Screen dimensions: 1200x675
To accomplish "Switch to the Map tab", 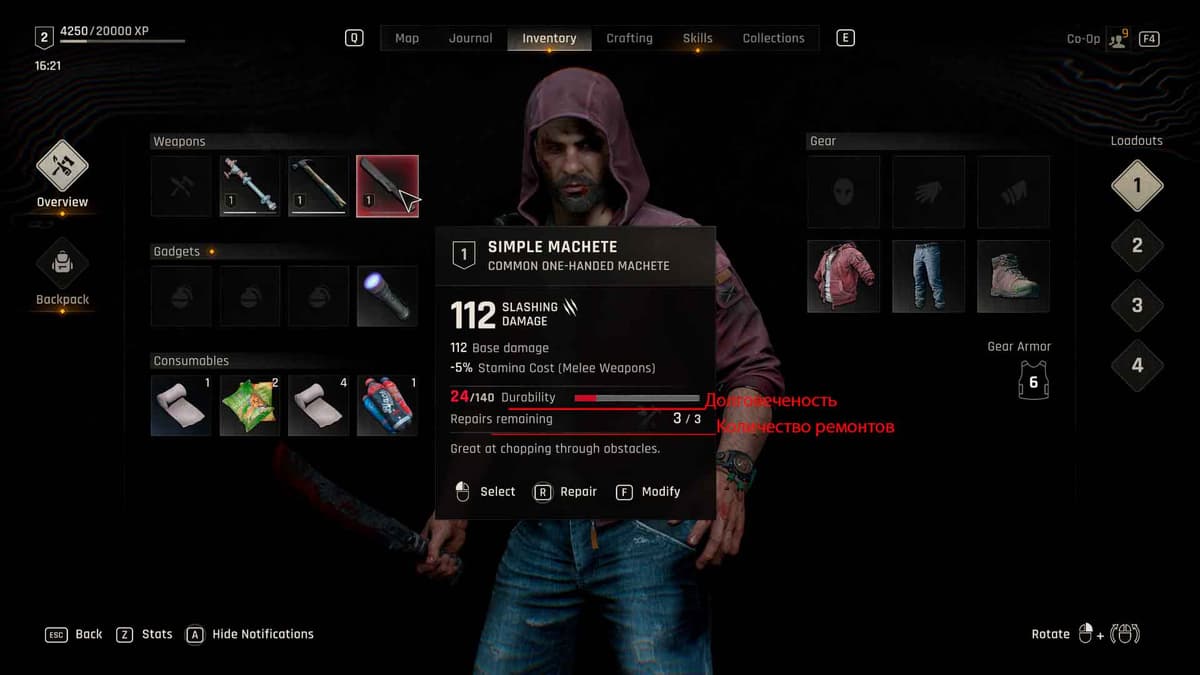I will point(407,38).
